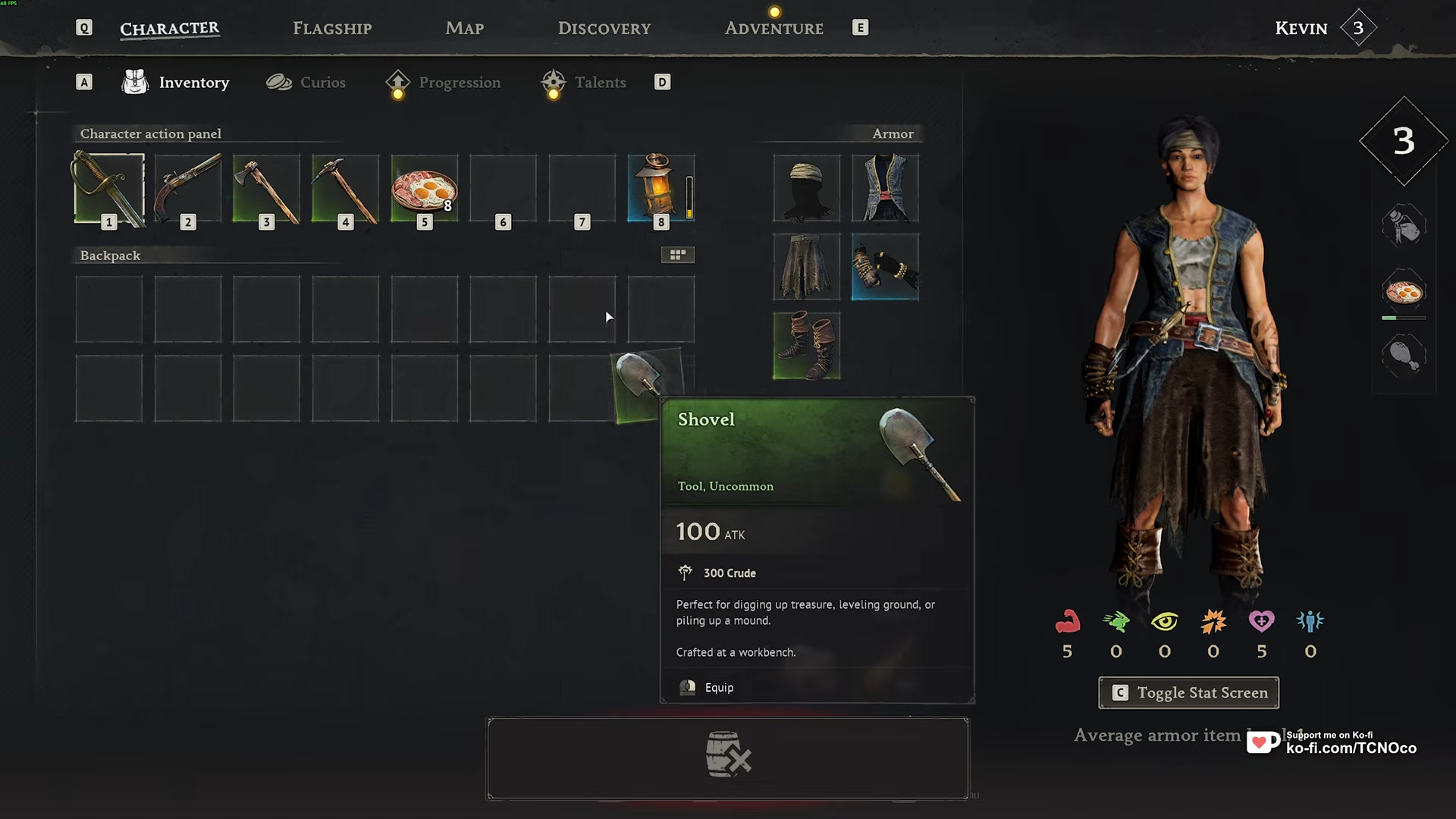This screenshot has height=819, width=1456.
Task: Click the bandana head armor slot
Action: tap(806, 189)
